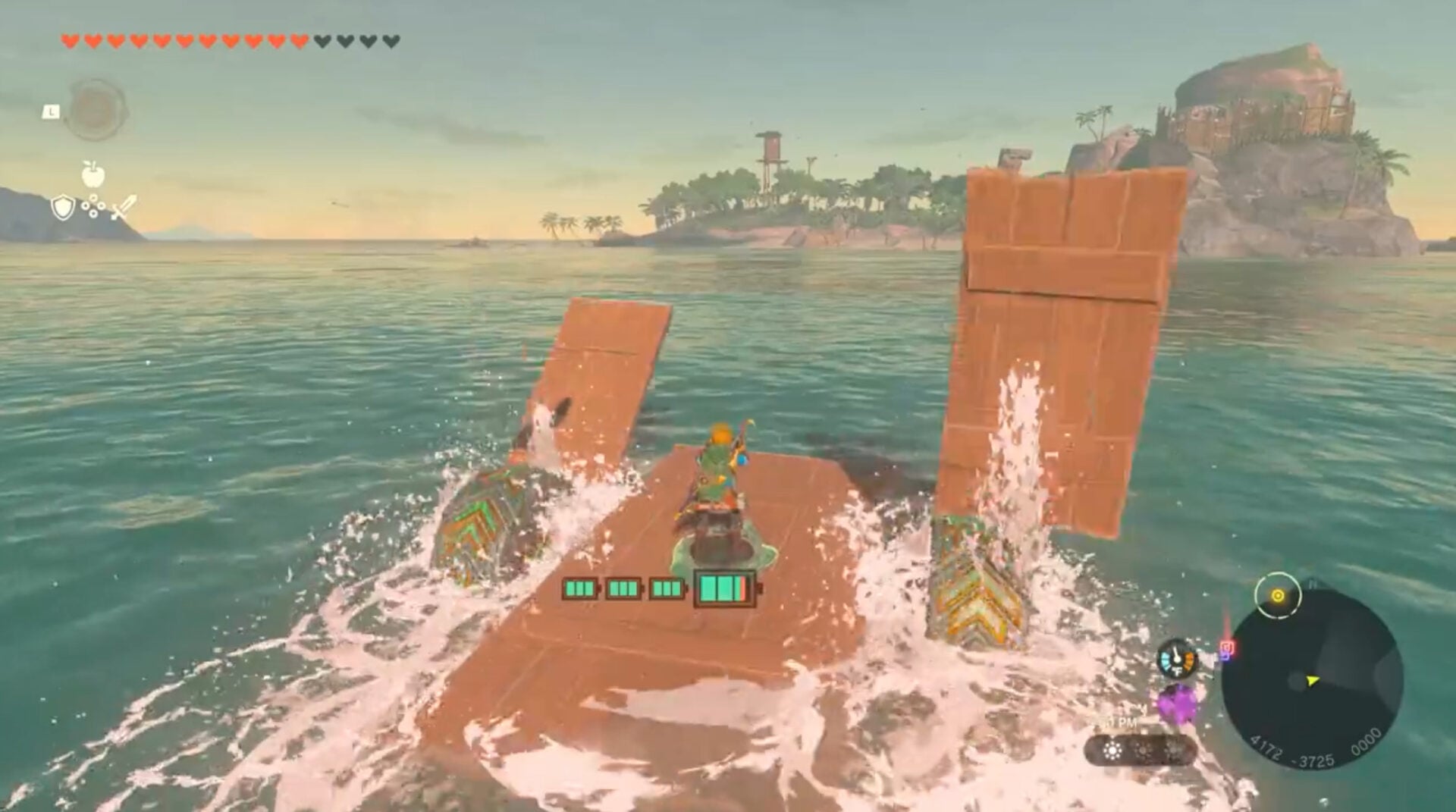The height and width of the screenshot is (812, 1456).
Task: Toggle the L button indicator
Action: [x=52, y=111]
